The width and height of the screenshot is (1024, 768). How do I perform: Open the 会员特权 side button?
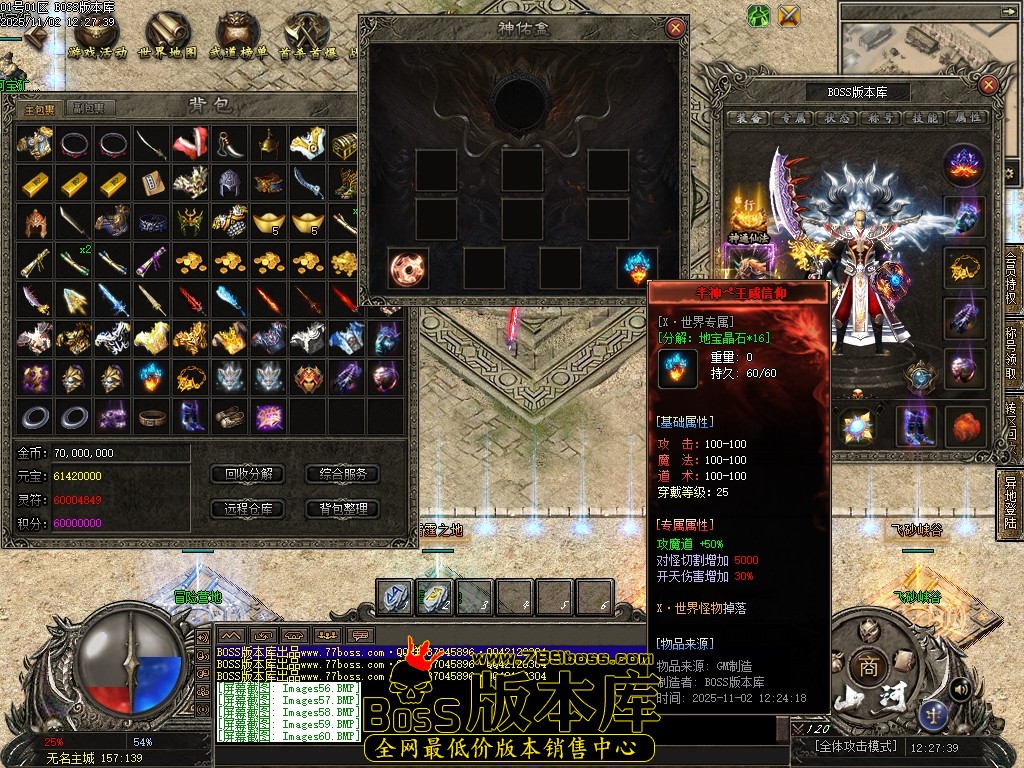pyautogui.click(x=1011, y=280)
